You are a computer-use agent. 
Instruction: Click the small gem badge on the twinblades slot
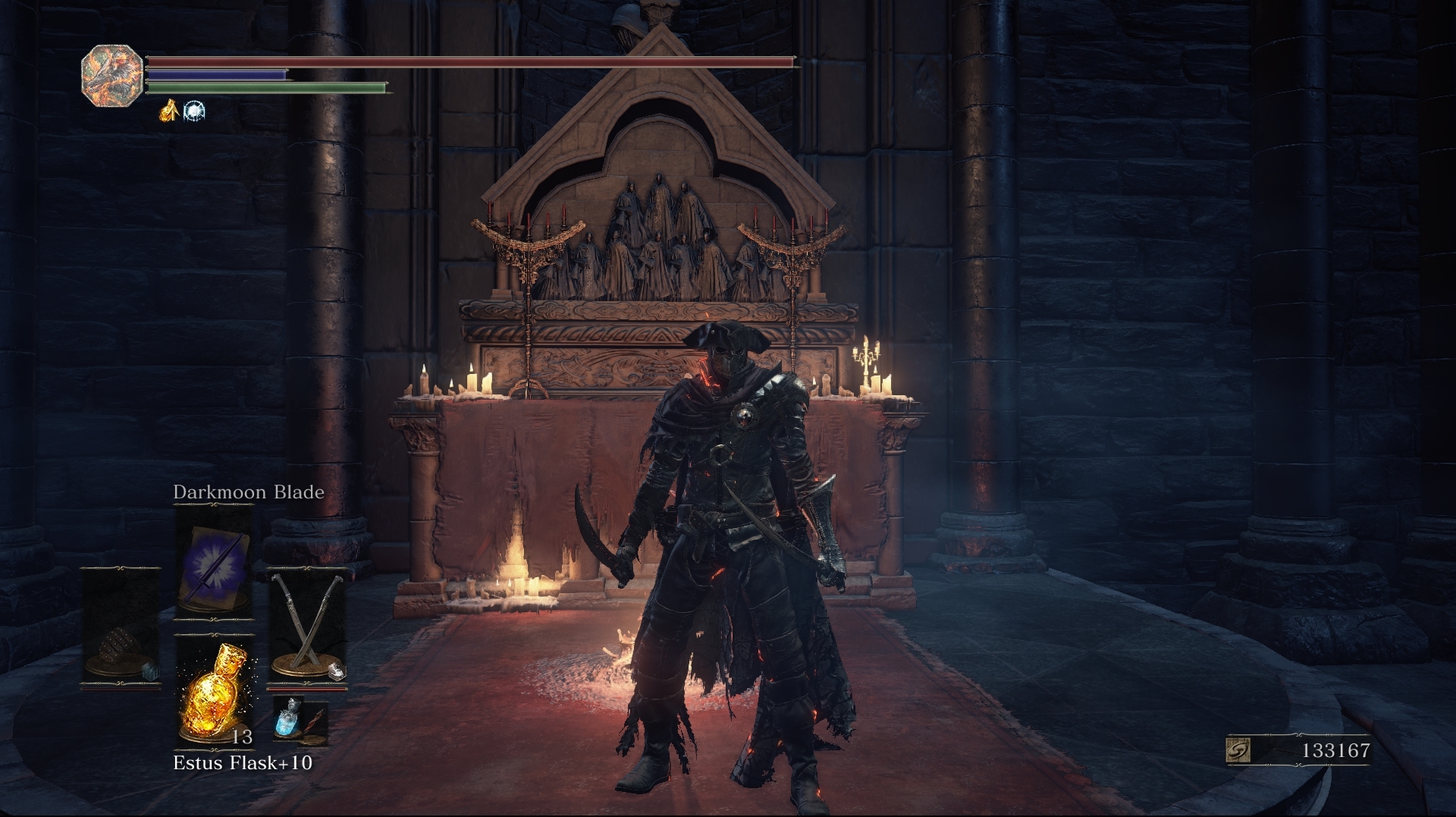tap(337, 672)
